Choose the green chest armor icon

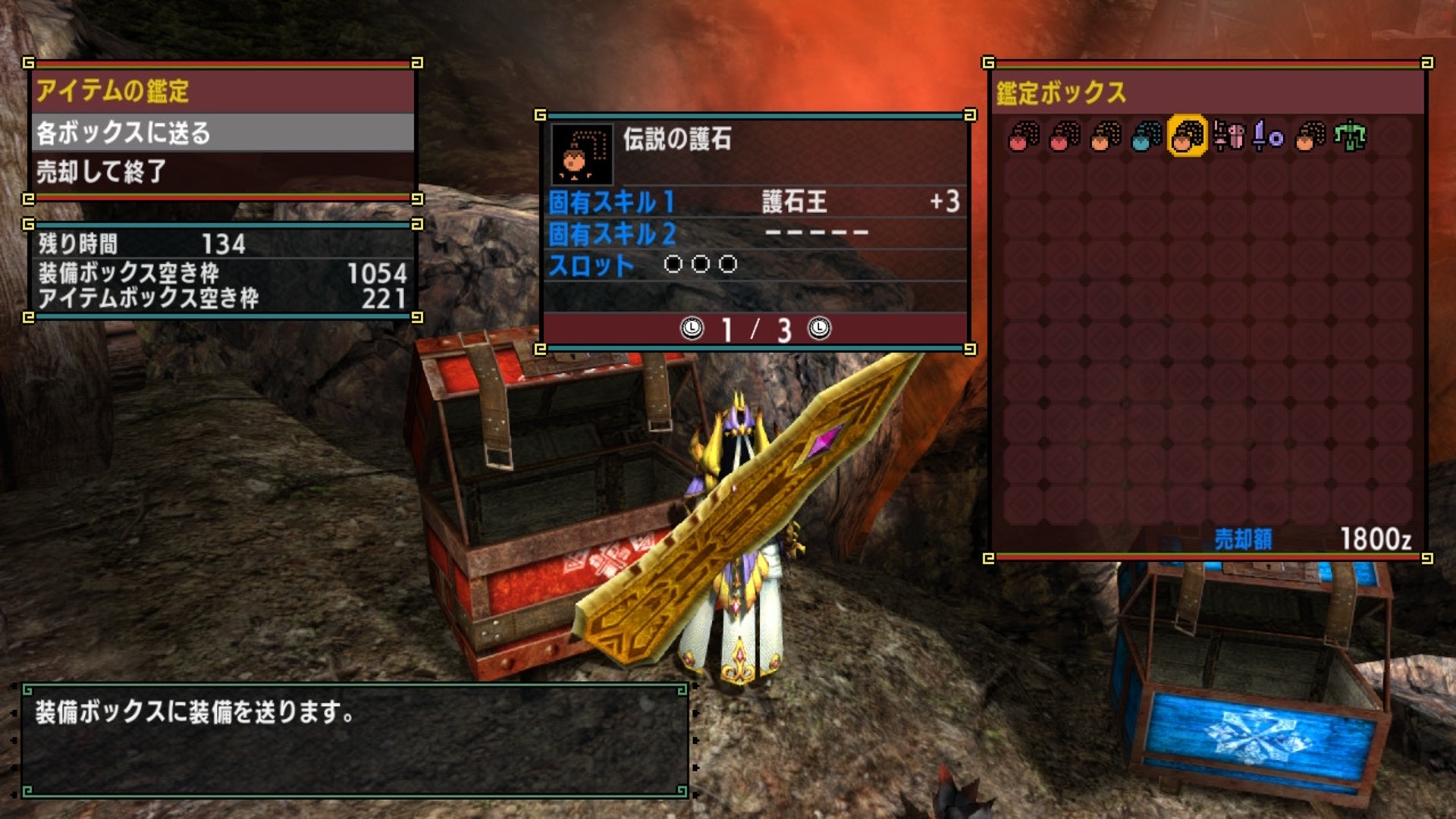[x=1350, y=136]
